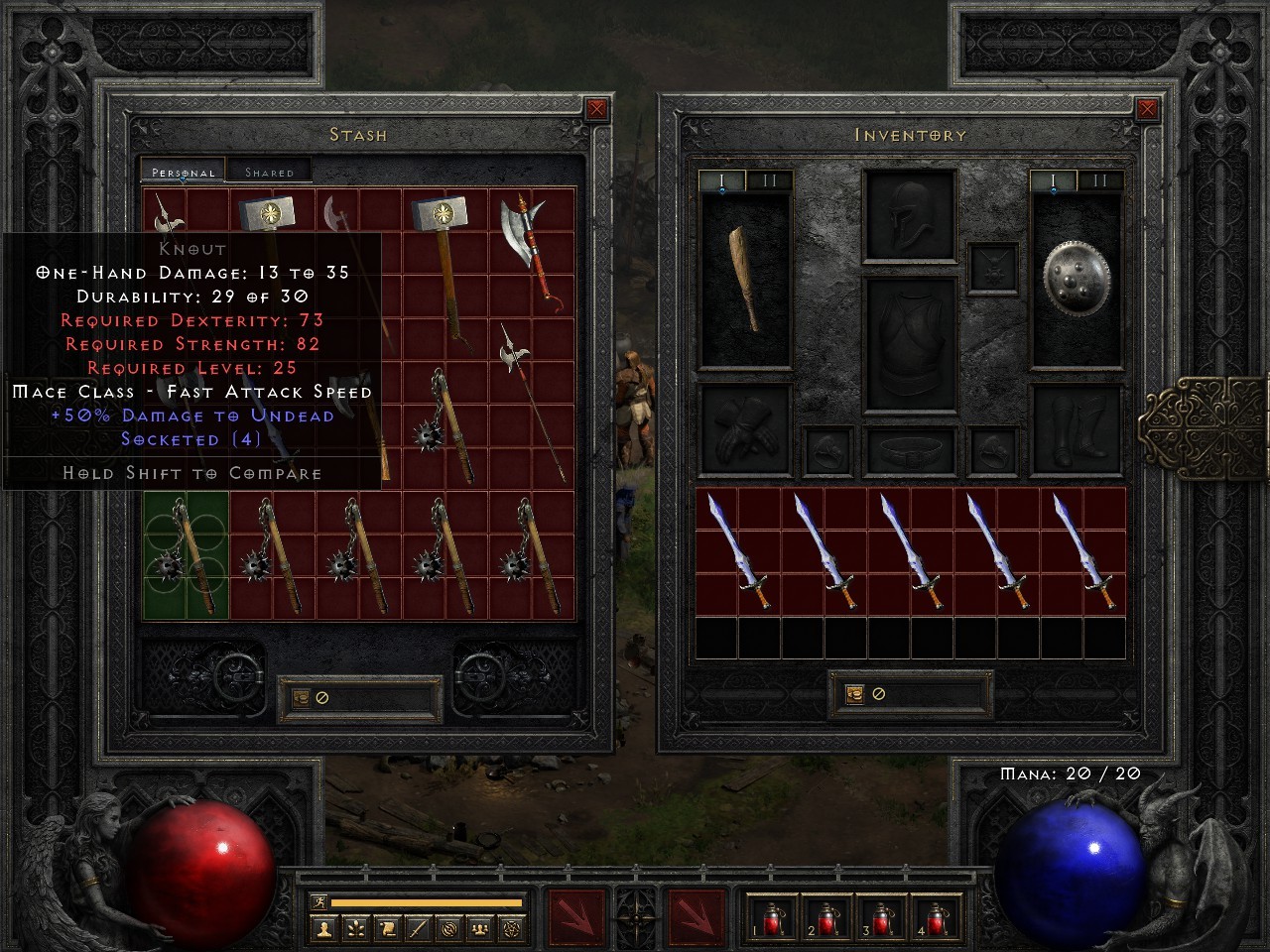
Task: Open the Quest Log scroll icon
Action: point(387,929)
